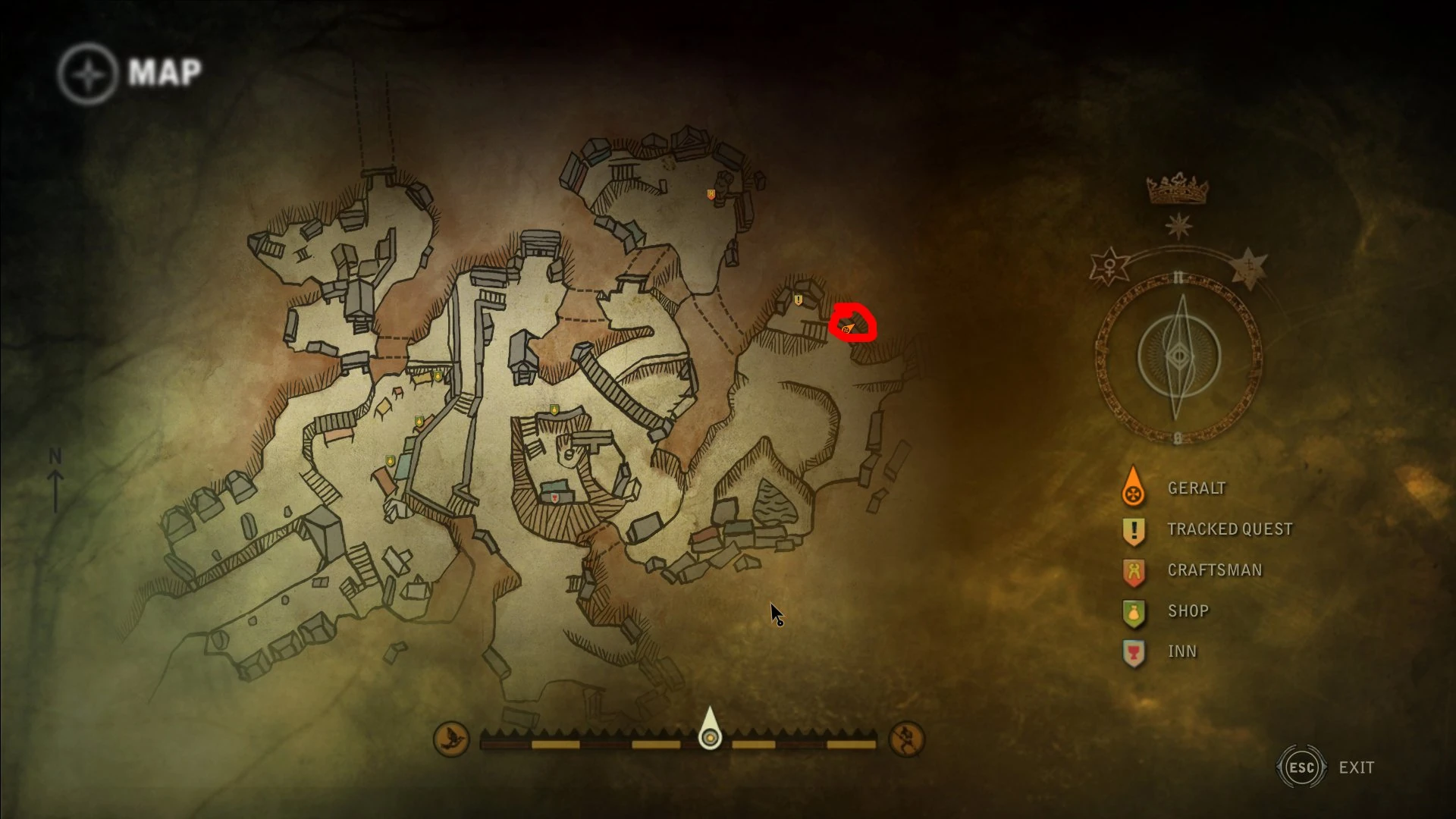Select Geralt's position marker circled in red
Image resolution: width=1456 pixels, height=819 pixels.
click(x=847, y=328)
